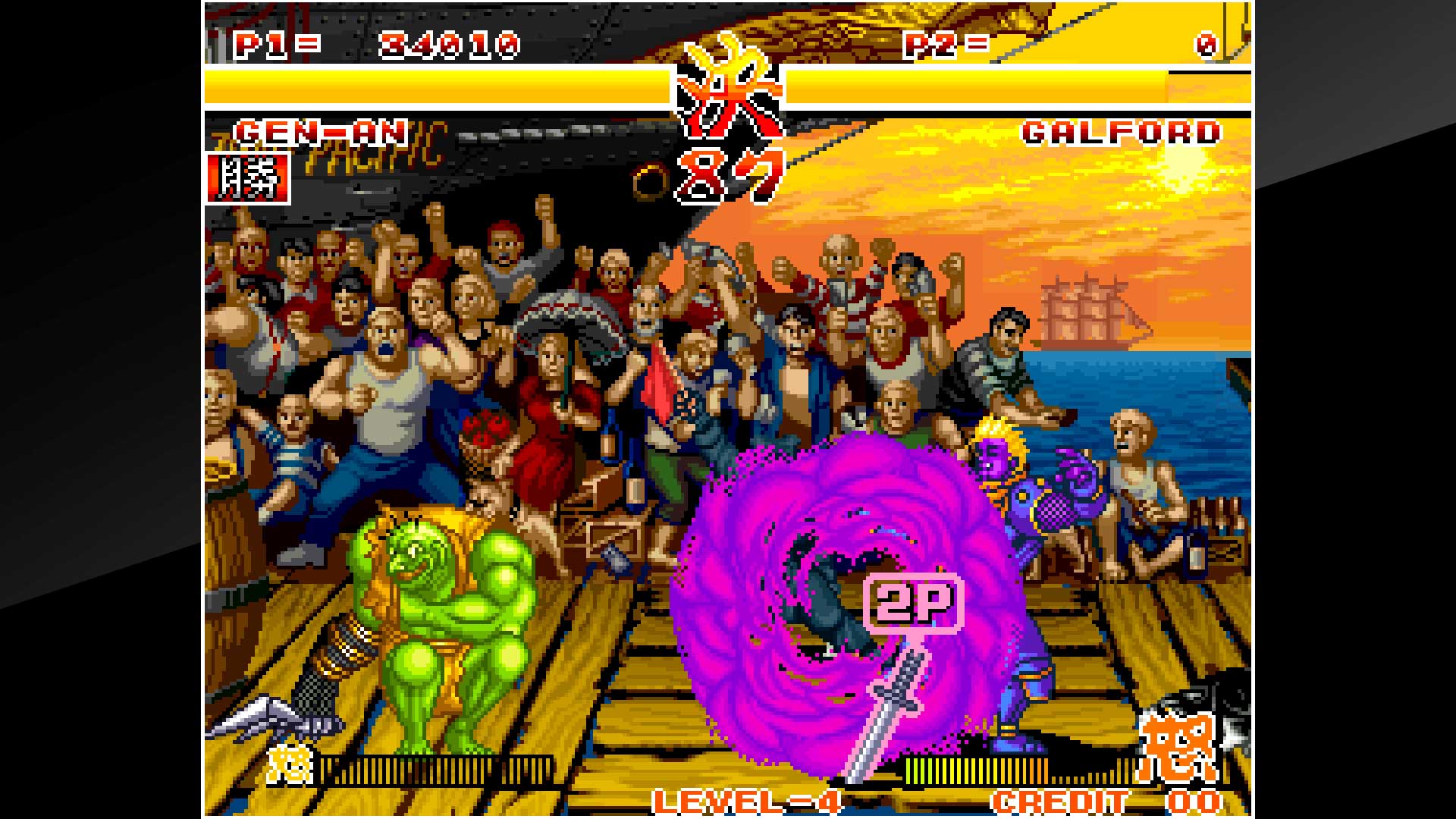The image size is (1456, 819).
Task: Select the GEN-AN name label
Action: 322,133
